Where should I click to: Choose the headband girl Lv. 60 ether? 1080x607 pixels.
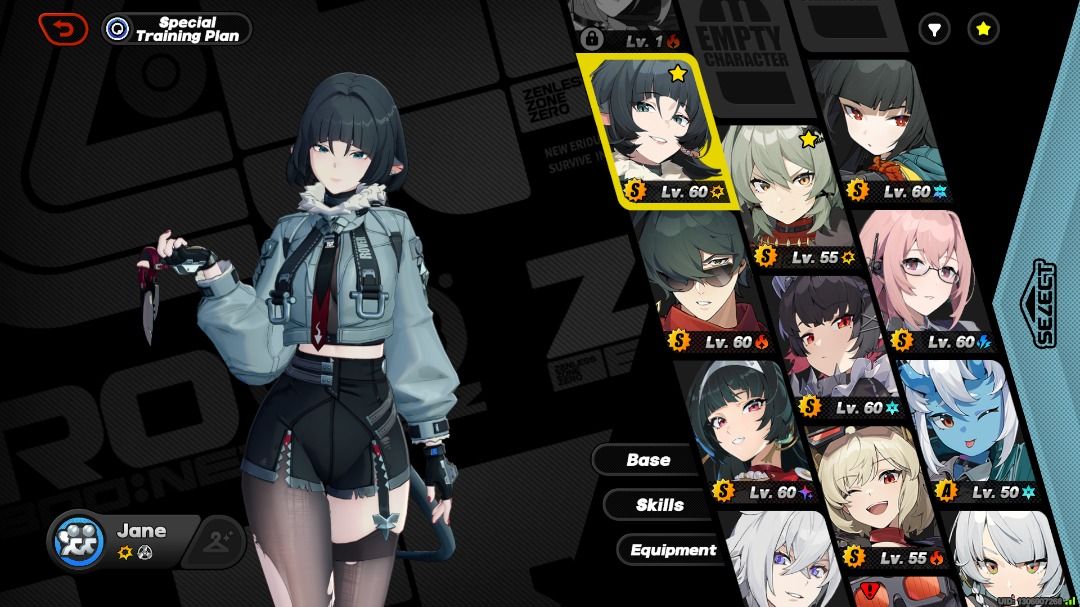point(750,430)
